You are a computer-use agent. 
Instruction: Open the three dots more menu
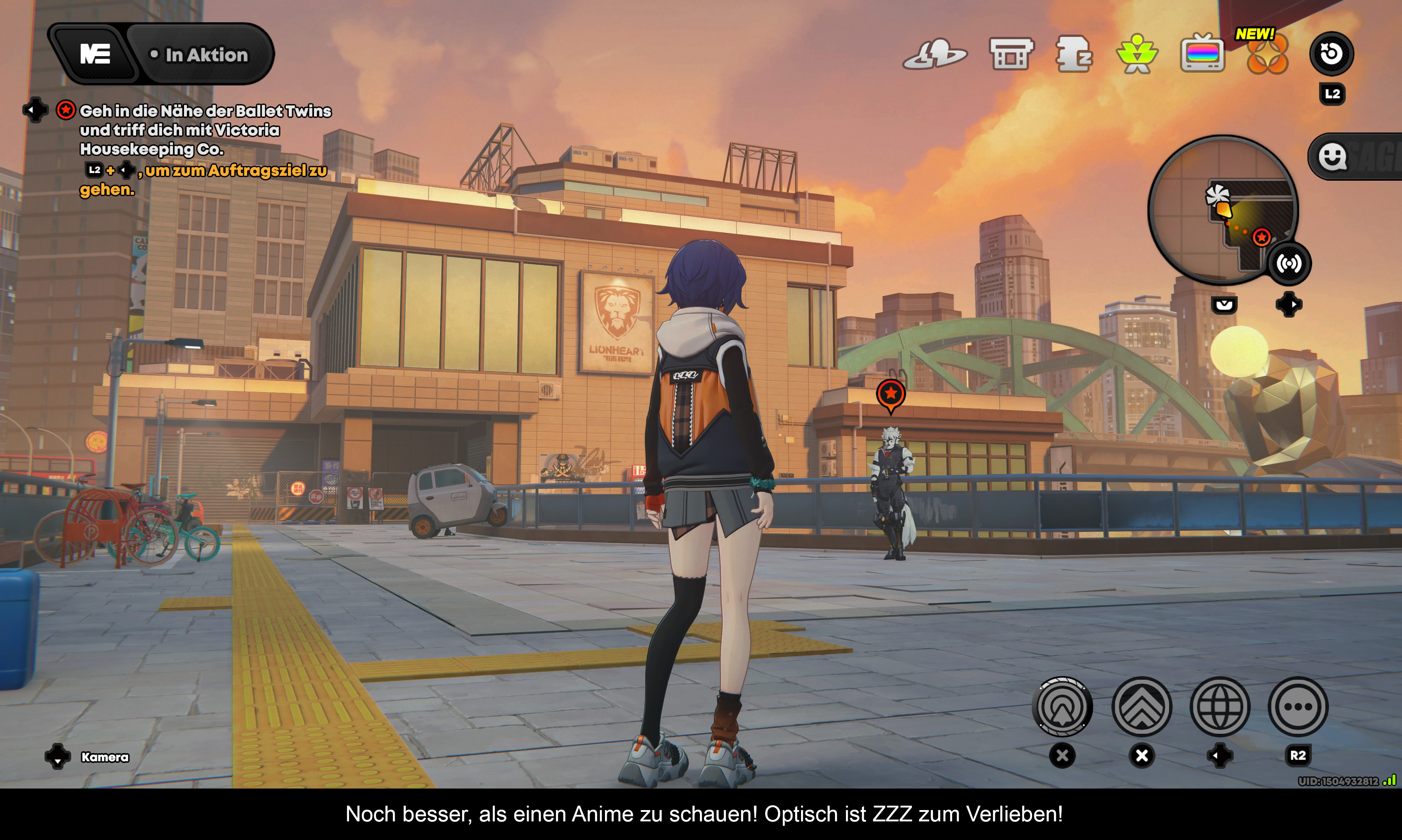point(1298,706)
